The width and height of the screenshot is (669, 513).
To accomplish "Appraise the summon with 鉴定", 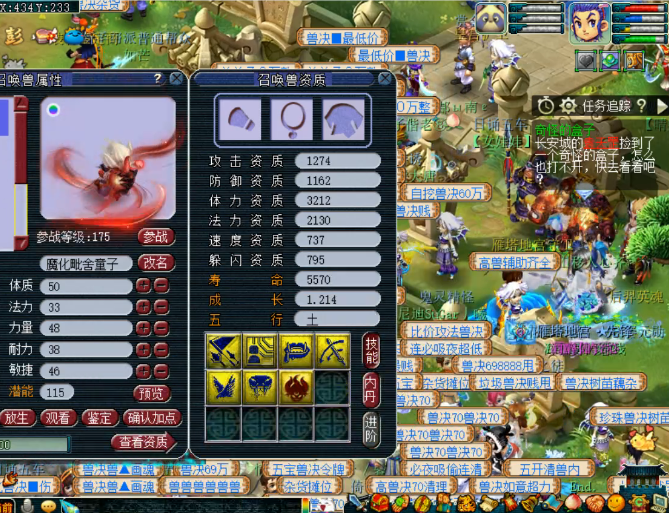I will click(99, 417).
